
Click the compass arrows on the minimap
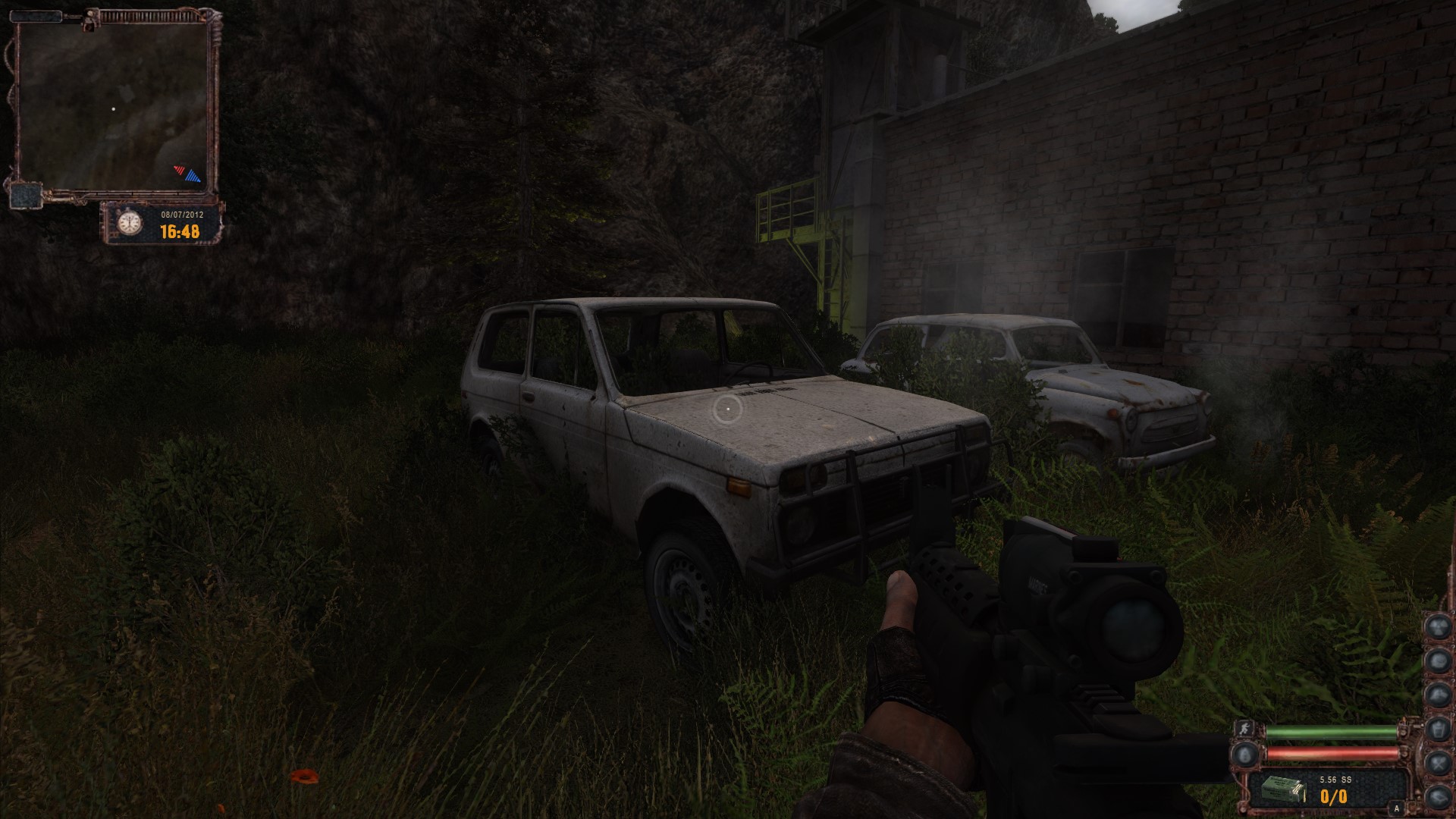click(188, 174)
